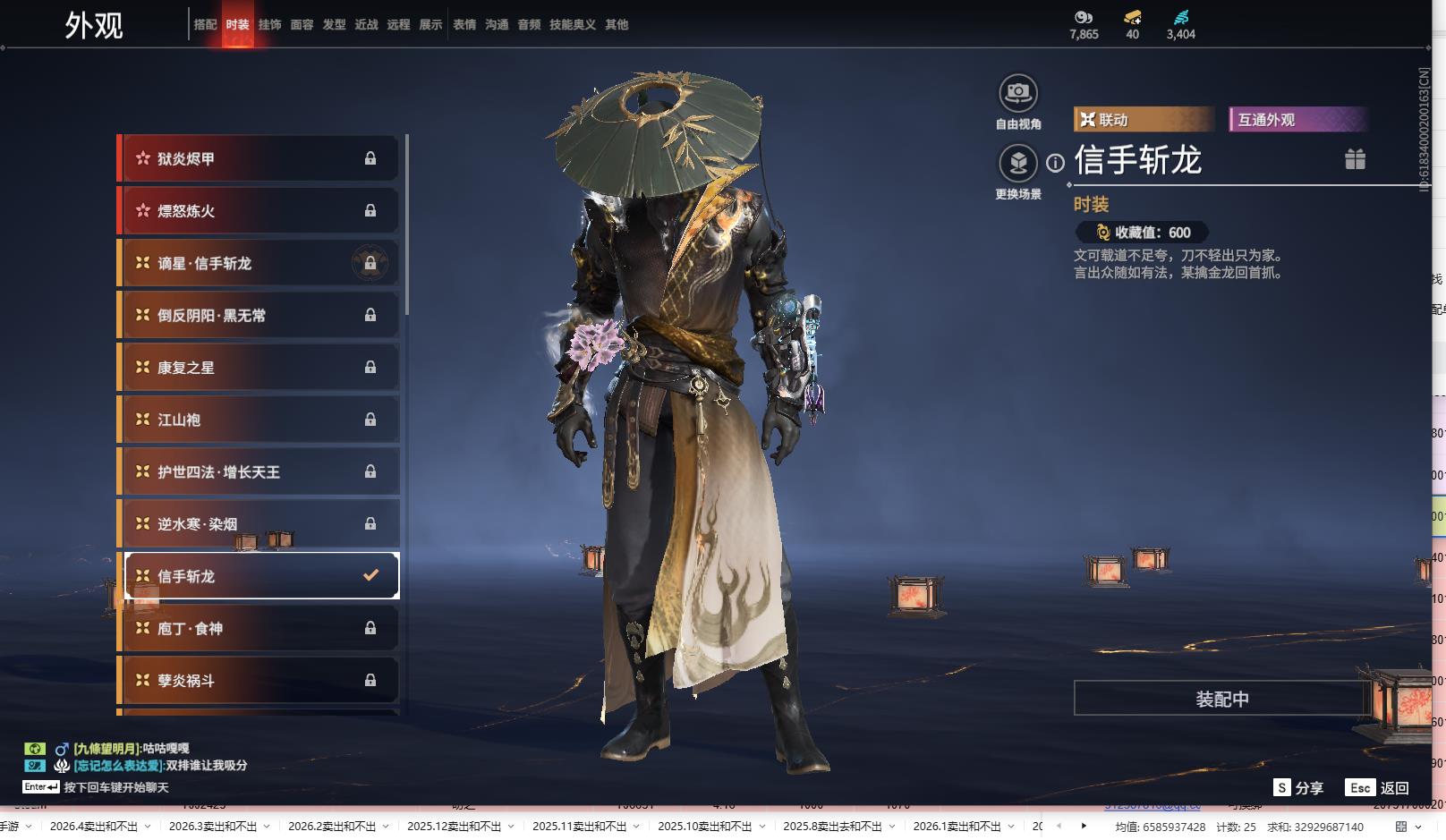1446x840 pixels.
Task: Click the 装配中 equip button
Action: pyautogui.click(x=1221, y=699)
